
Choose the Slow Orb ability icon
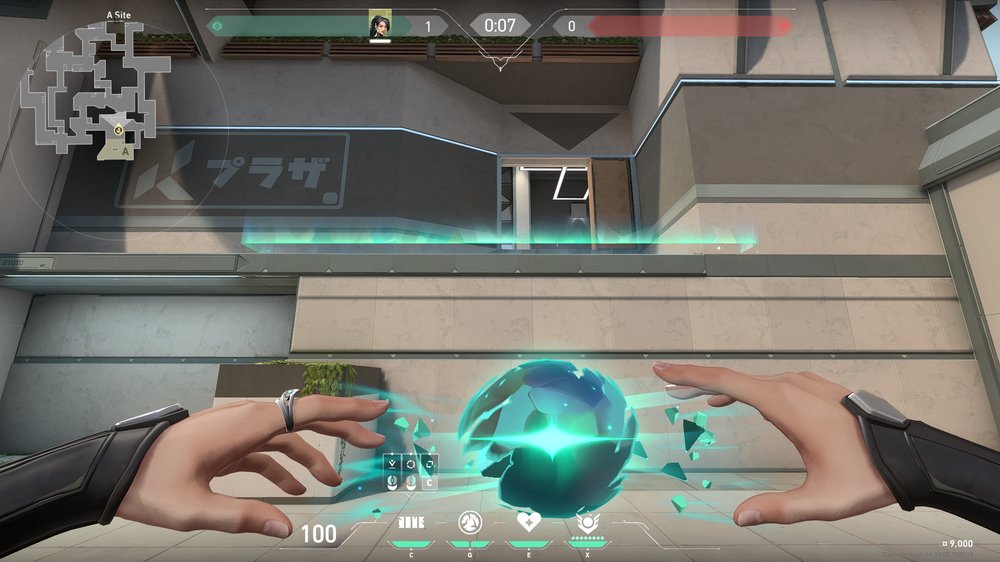click(469, 522)
